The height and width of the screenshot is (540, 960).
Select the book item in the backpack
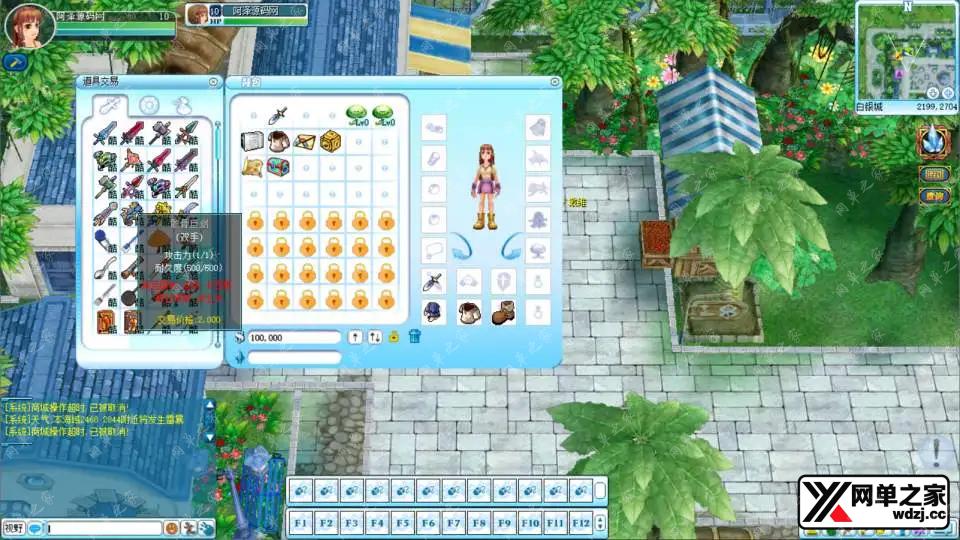pos(254,140)
